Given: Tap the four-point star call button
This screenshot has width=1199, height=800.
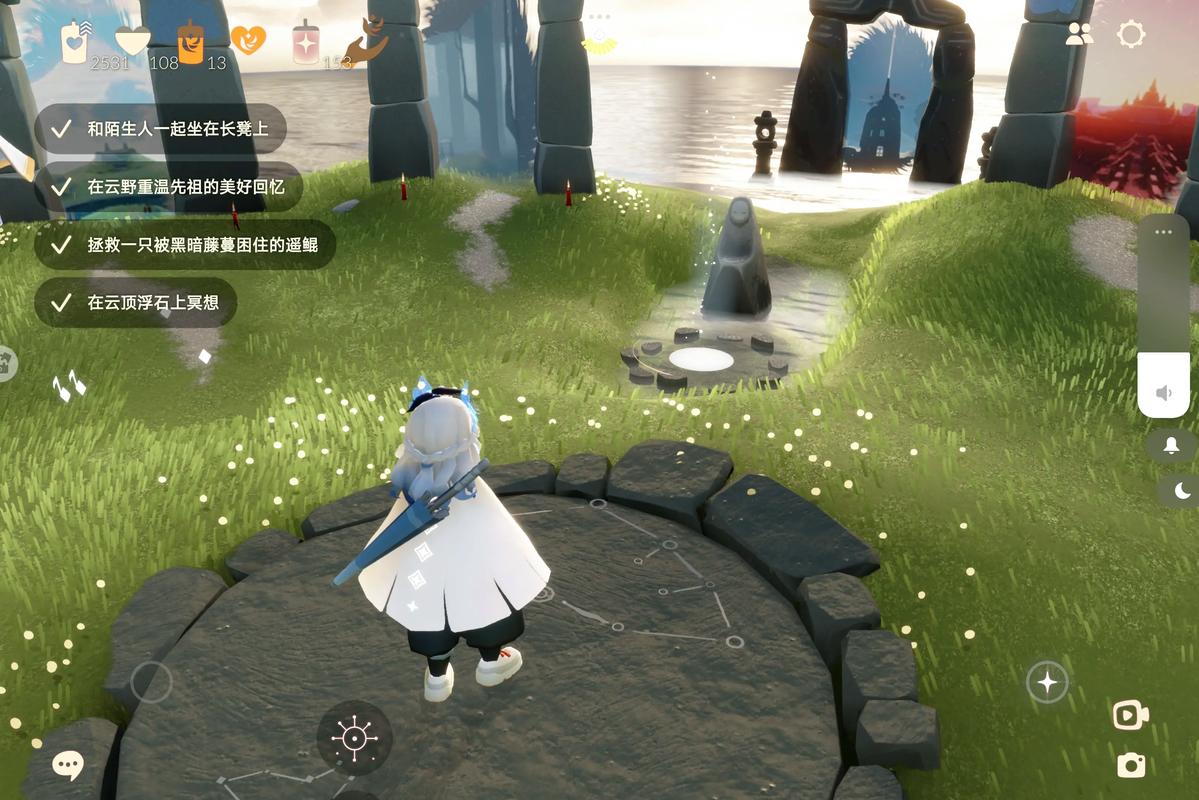Looking at the screenshot, I should click(x=1047, y=683).
